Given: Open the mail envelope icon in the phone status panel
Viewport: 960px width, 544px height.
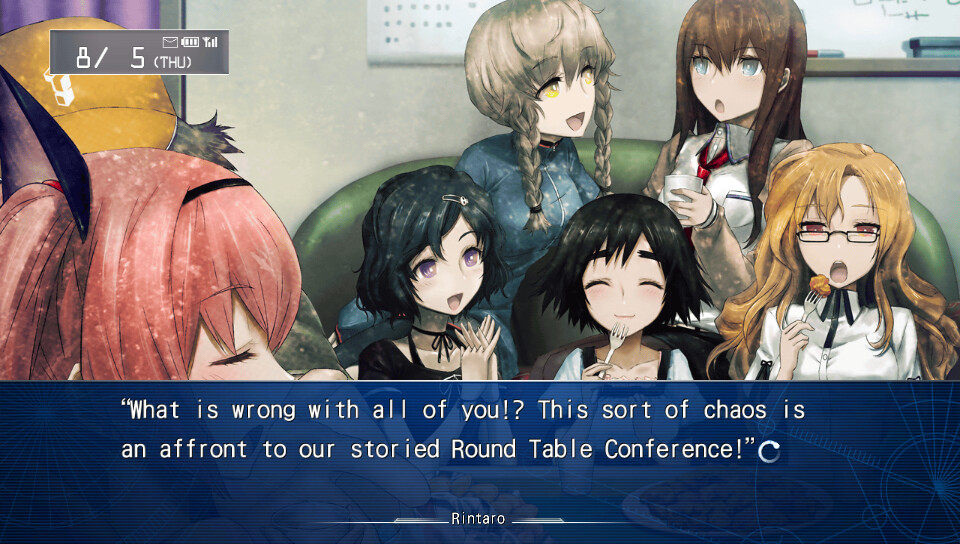Looking at the screenshot, I should click(x=169, y=41).
